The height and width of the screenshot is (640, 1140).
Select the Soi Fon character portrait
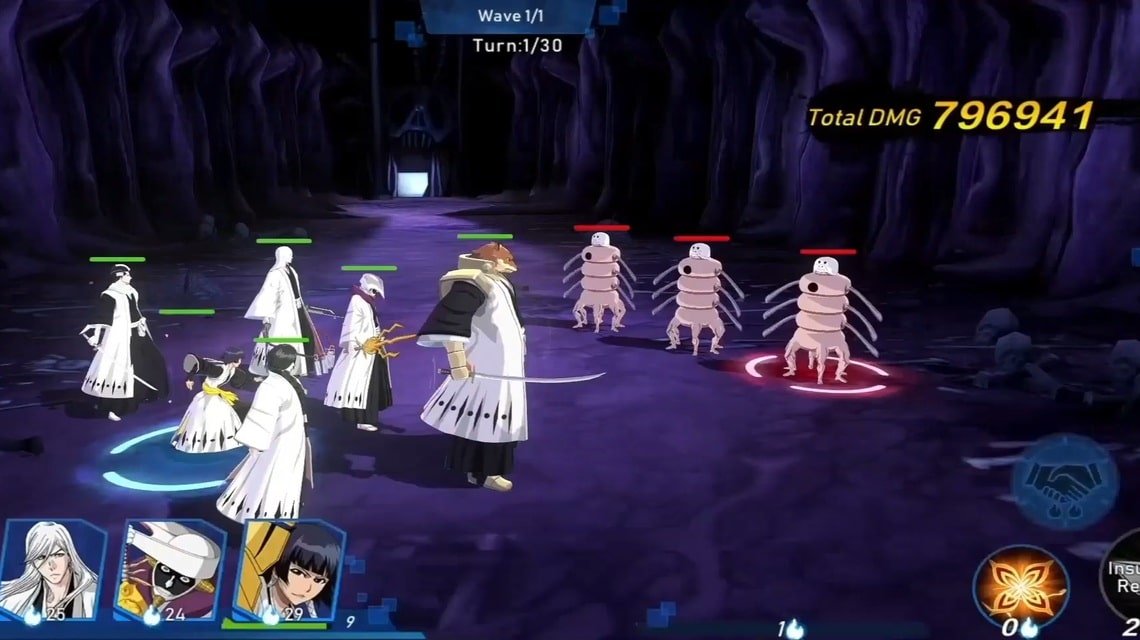pyautogui.click(x=288, y=570)
